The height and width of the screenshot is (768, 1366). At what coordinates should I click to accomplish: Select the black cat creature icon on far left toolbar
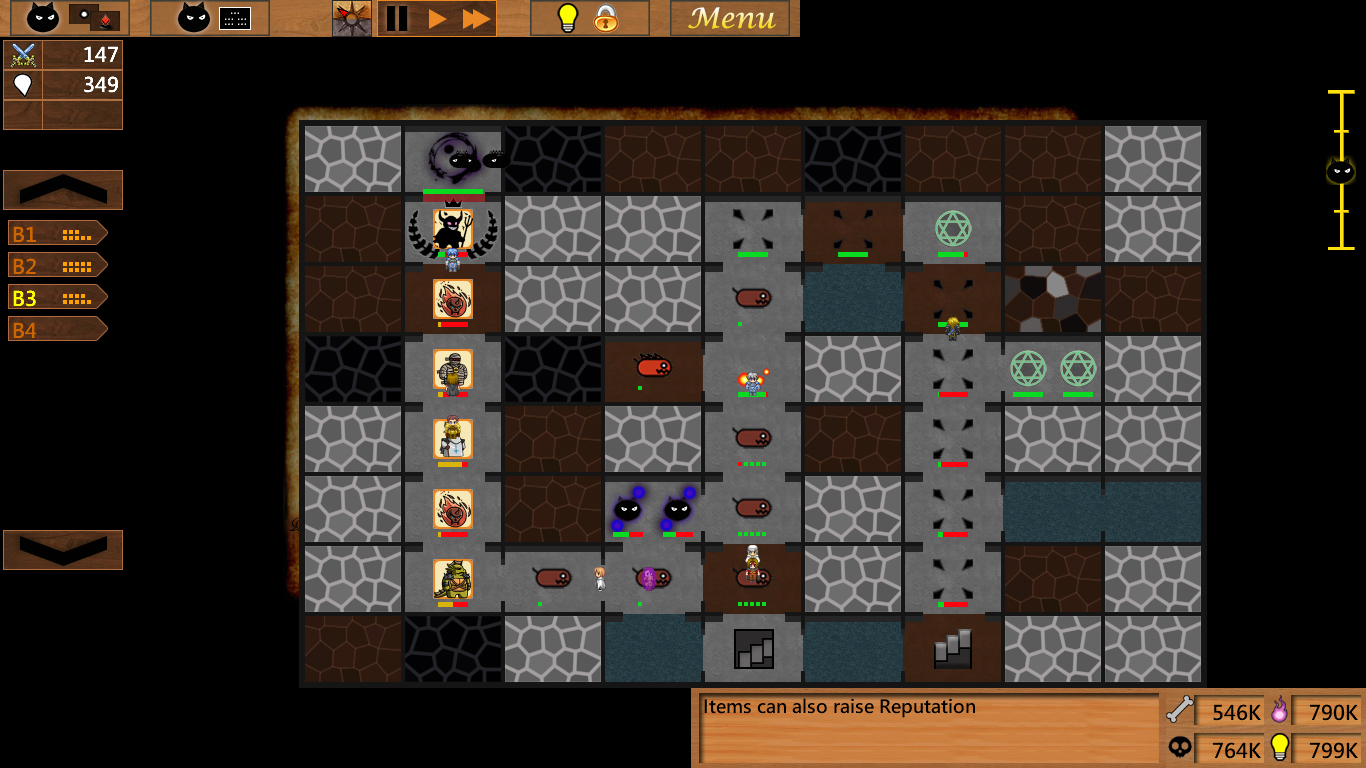(41, 18)
